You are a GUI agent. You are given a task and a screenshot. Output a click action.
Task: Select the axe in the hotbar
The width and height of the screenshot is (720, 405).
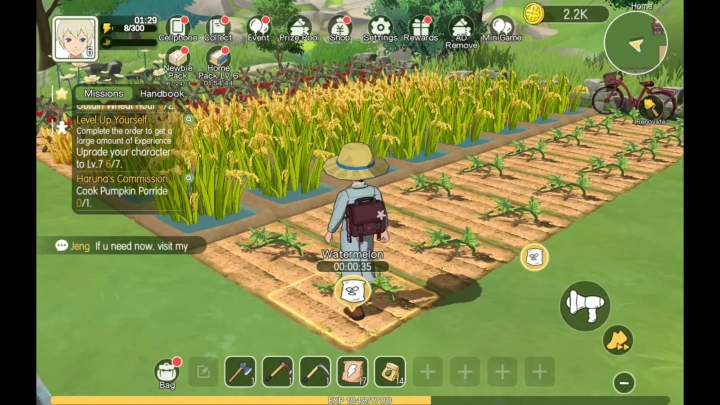tap(240, 372)
